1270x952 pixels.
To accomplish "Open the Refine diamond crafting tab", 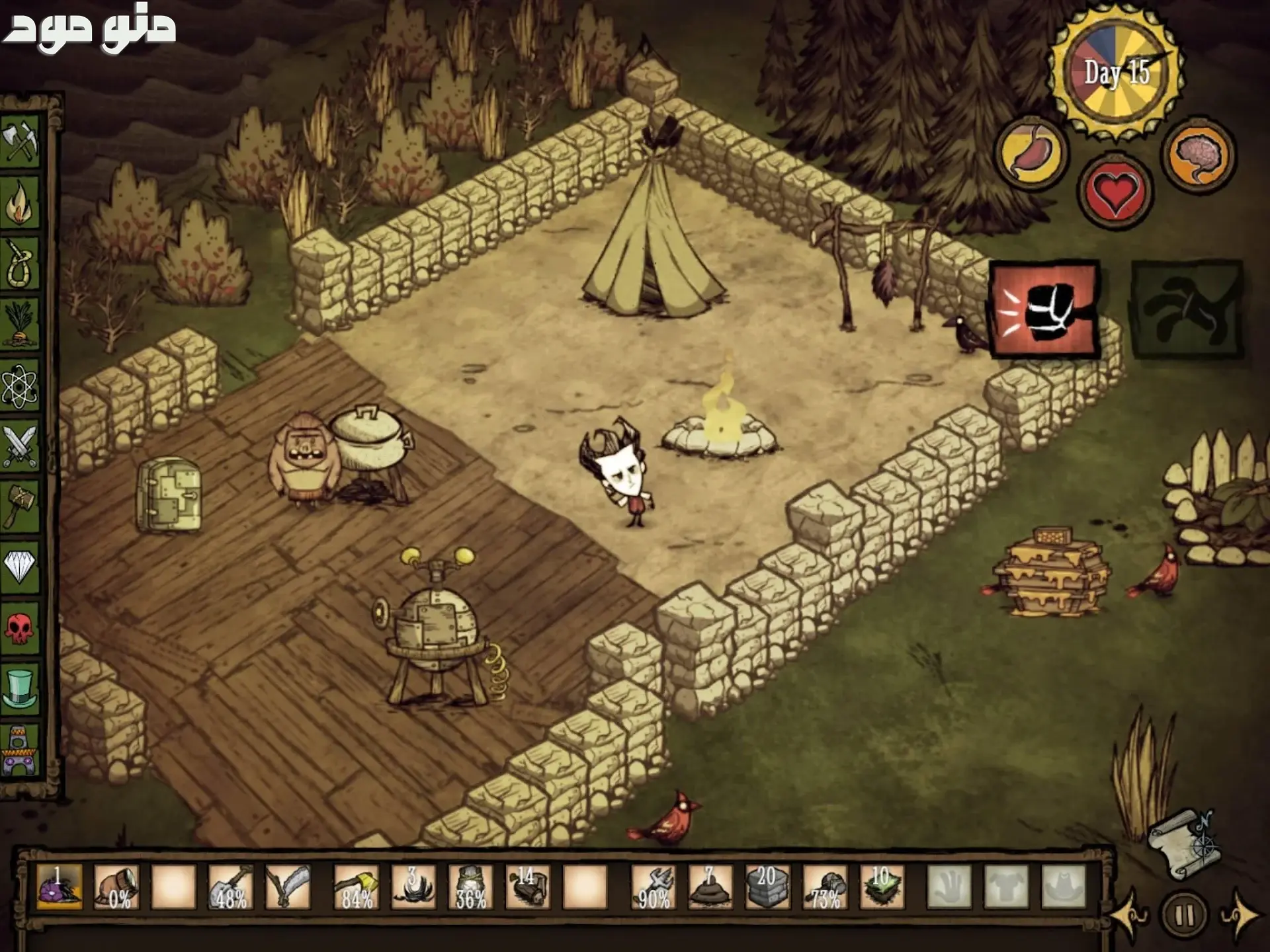I will coord(20,566).
